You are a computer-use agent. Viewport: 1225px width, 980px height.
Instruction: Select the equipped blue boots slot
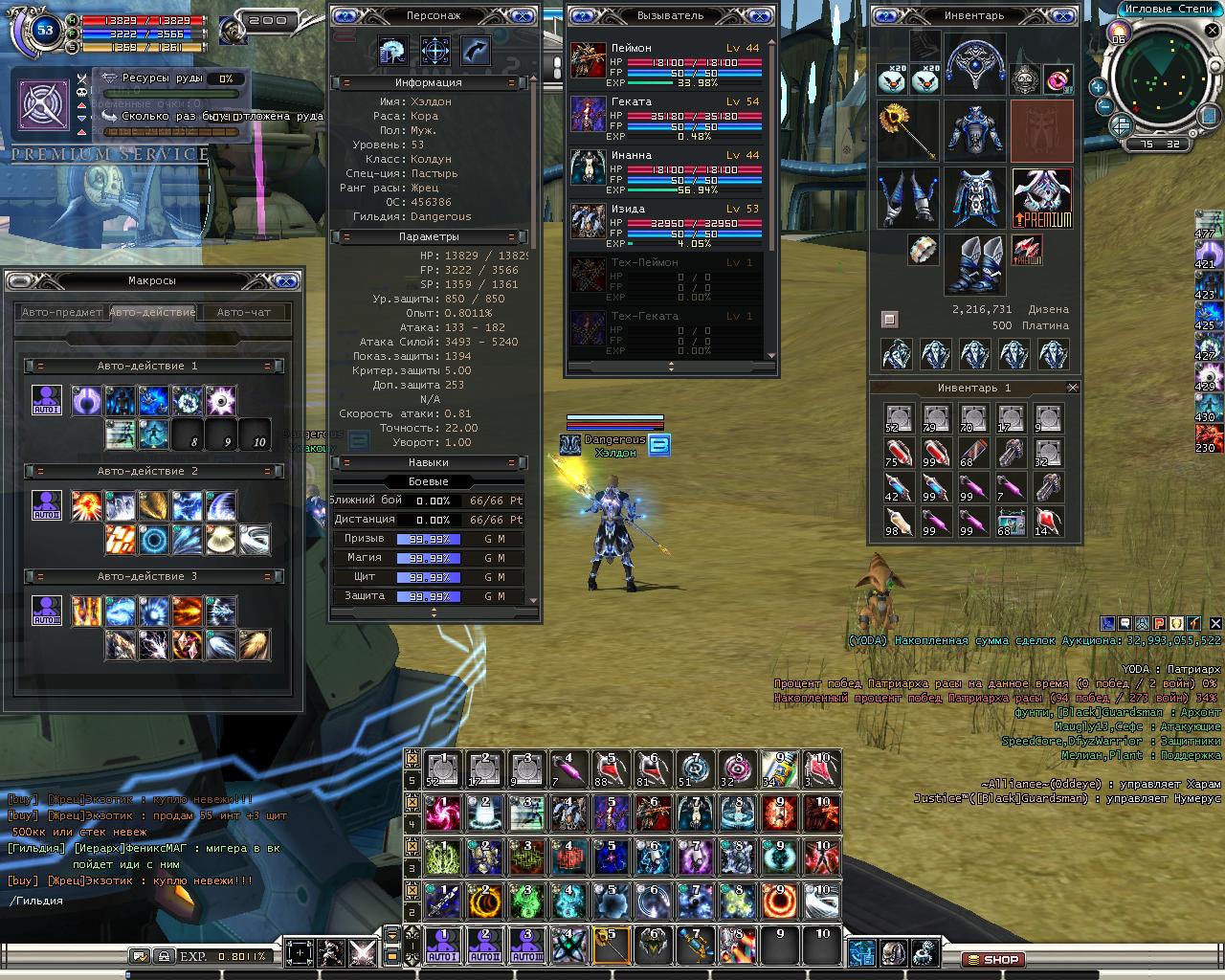coord(975,265)
